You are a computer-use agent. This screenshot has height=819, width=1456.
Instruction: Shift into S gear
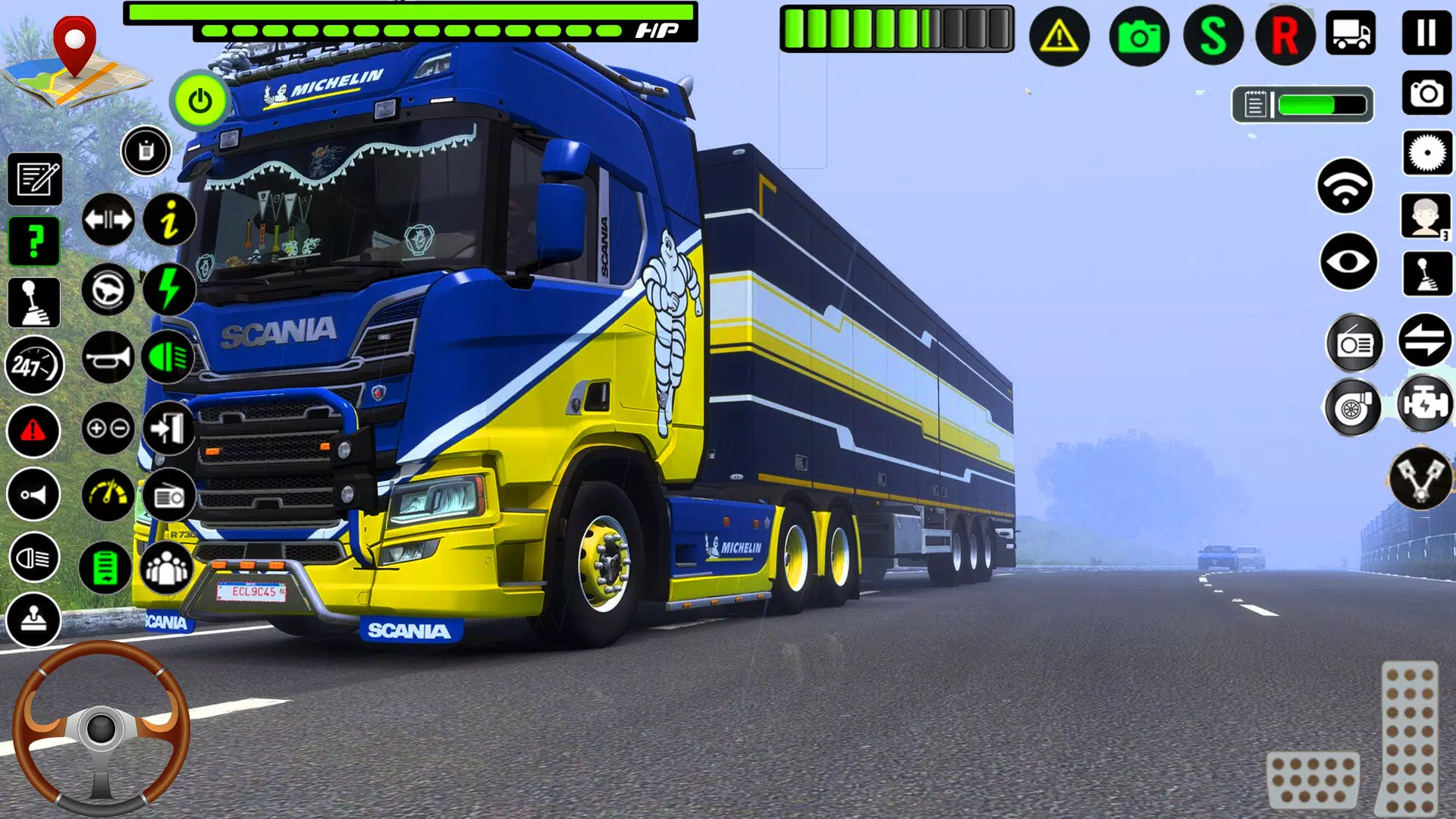[1213, 36]
